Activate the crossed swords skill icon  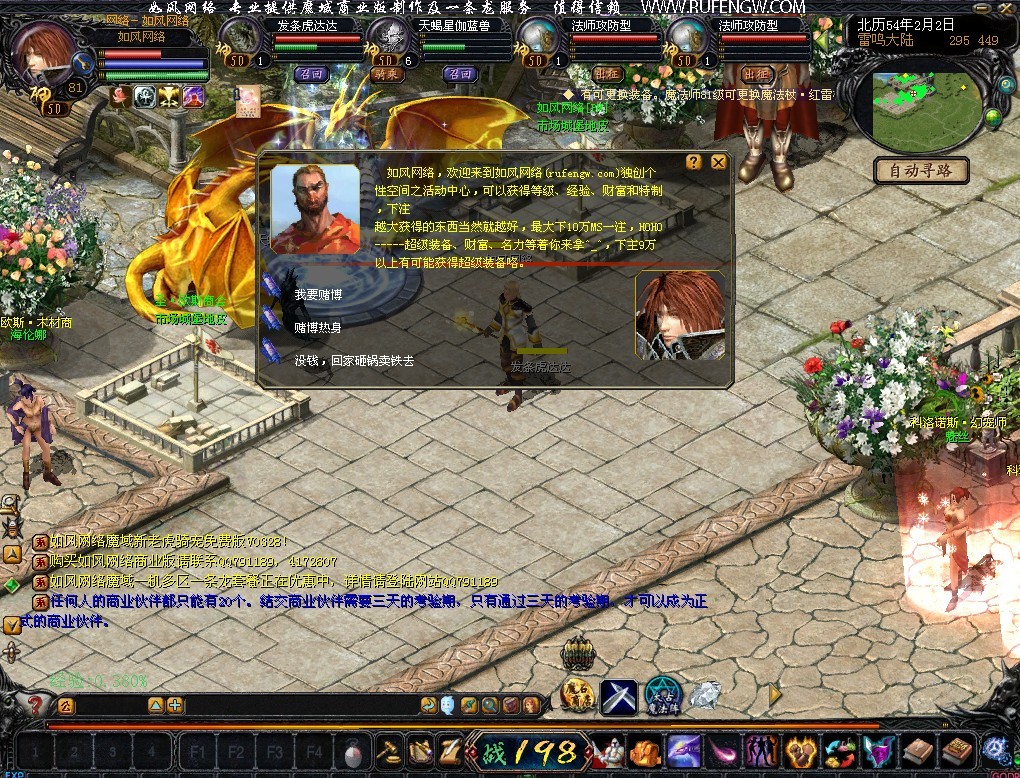[619, 696]
